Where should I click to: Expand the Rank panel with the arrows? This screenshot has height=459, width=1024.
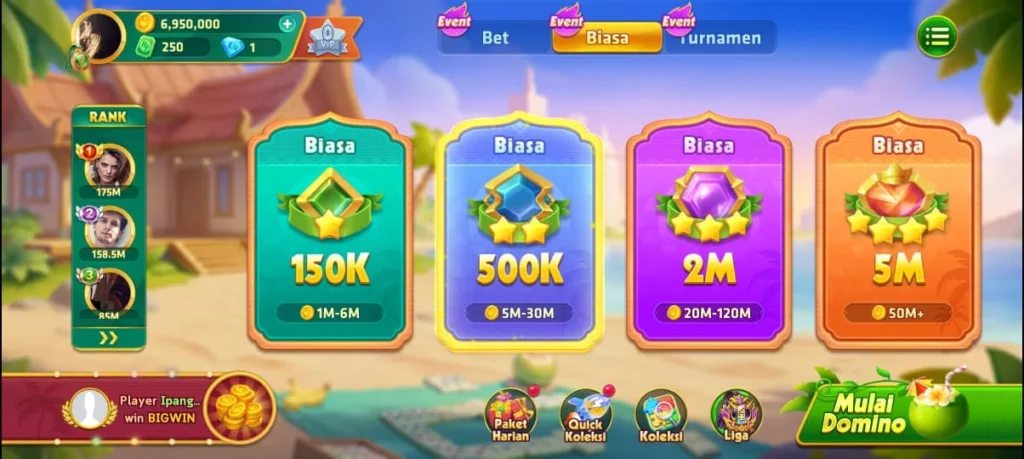coord(108,338)
